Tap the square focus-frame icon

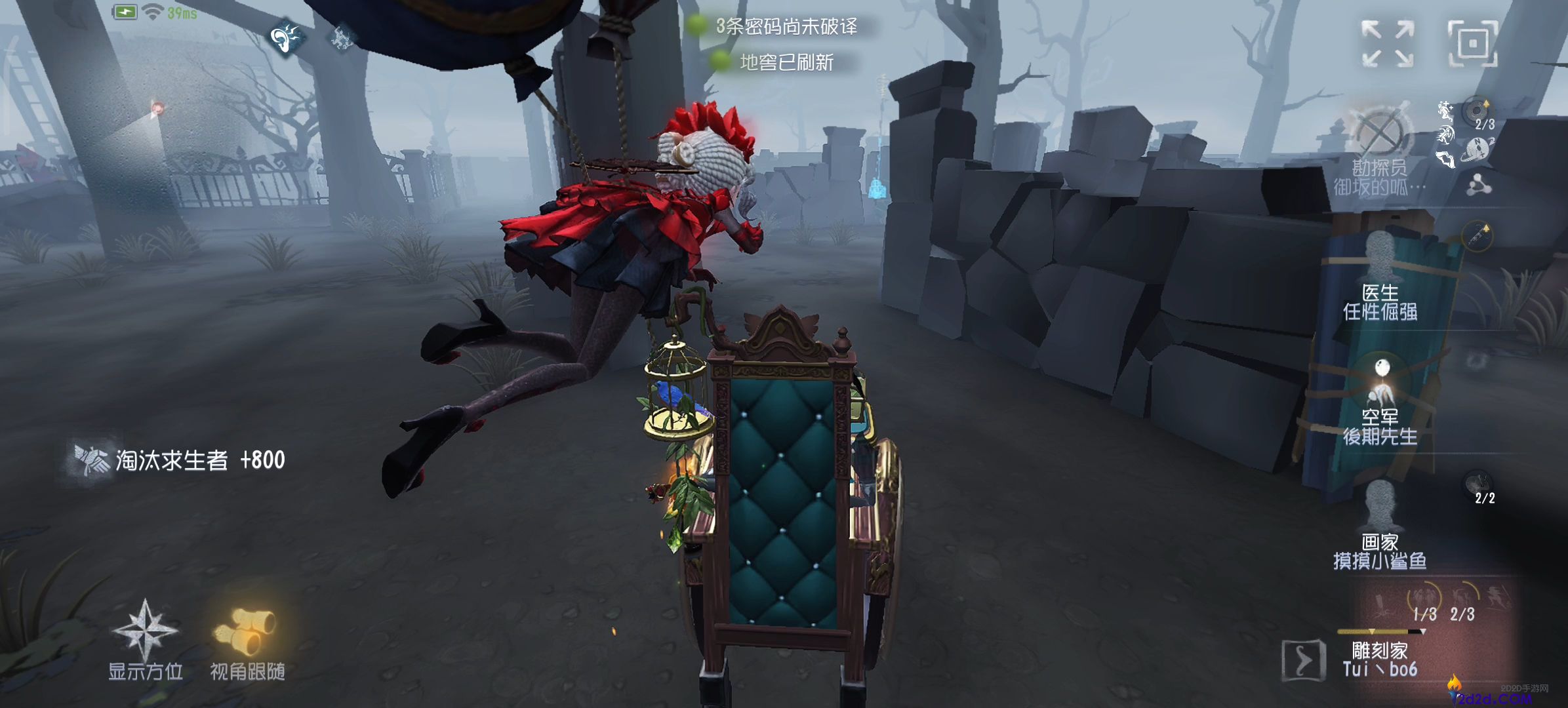[1472, 43]
